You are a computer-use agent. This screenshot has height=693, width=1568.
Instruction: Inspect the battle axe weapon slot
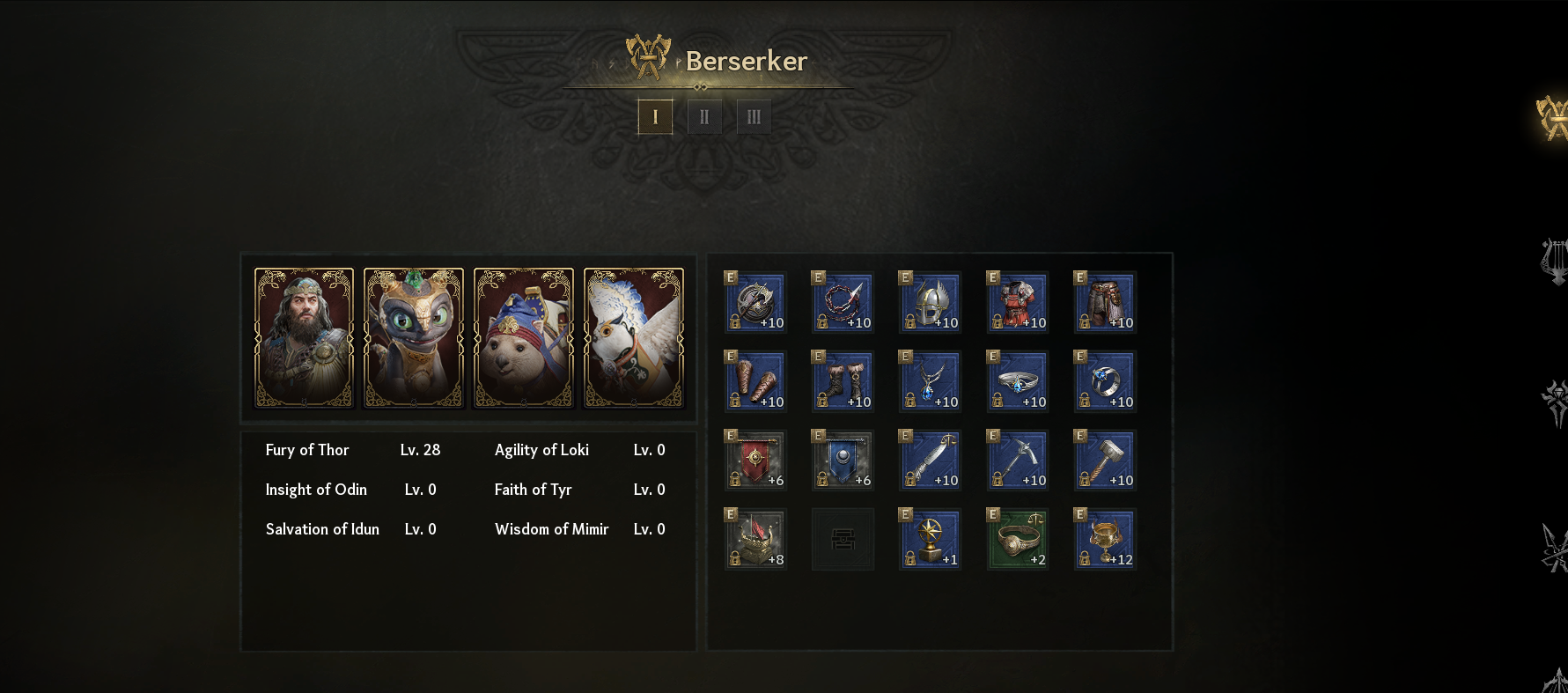755,302
